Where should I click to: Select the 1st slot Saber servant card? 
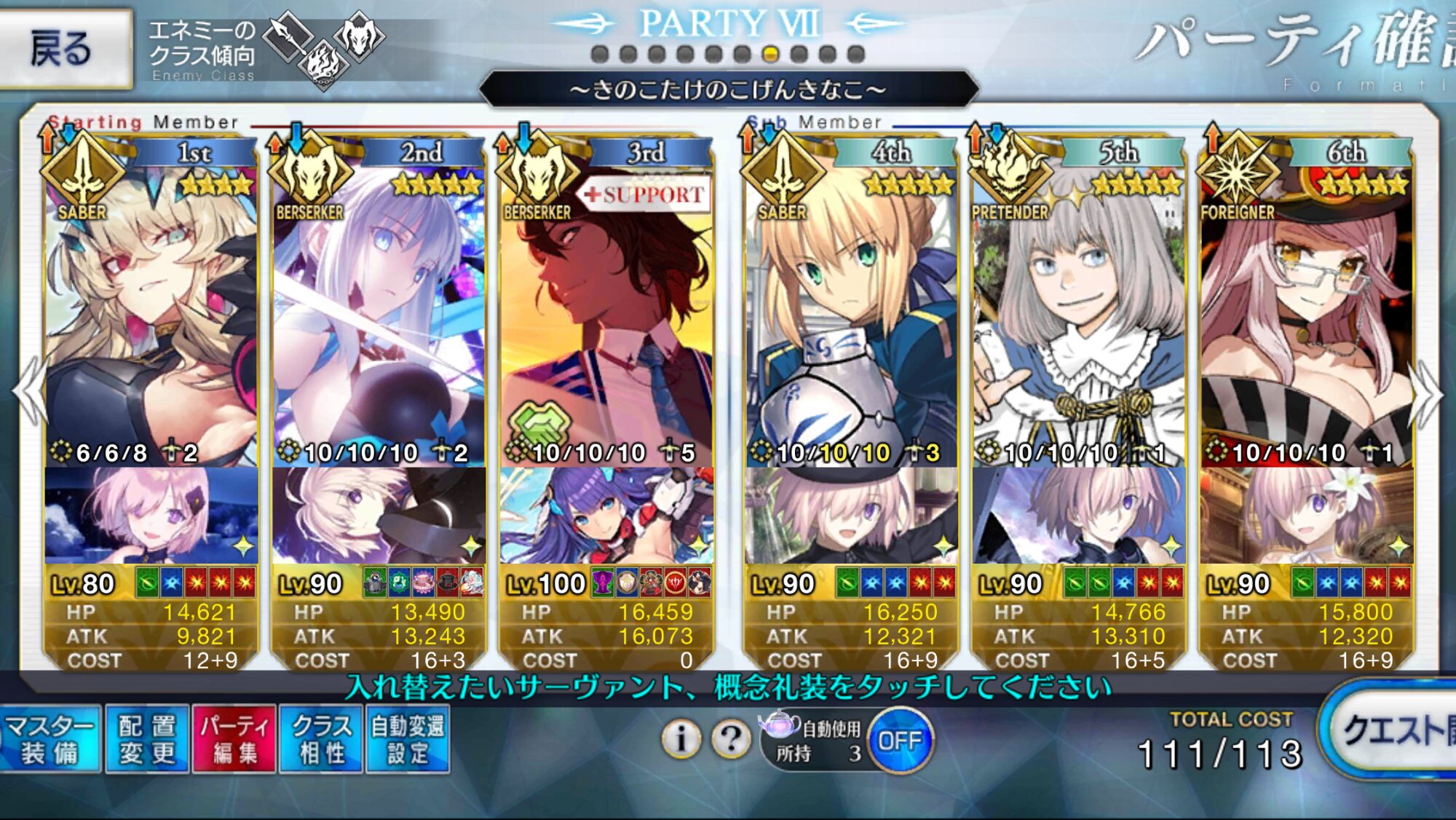click(151, 313)
